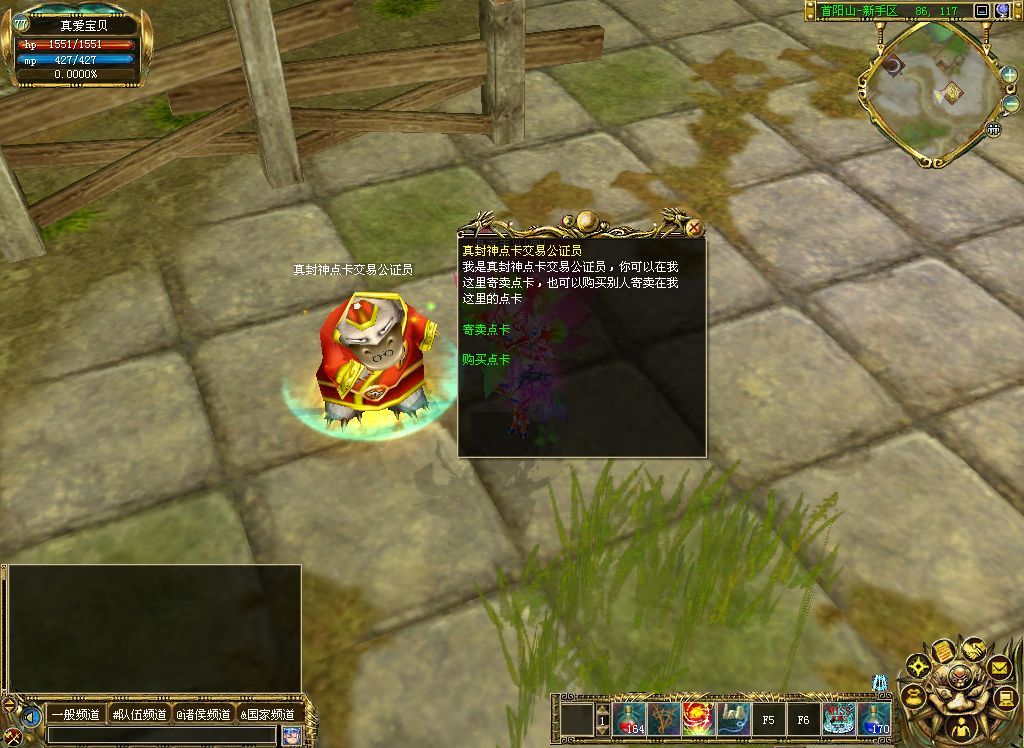
Task: Open the mail envelope icon
Action: pyautogui.click(x=999, y=667)
